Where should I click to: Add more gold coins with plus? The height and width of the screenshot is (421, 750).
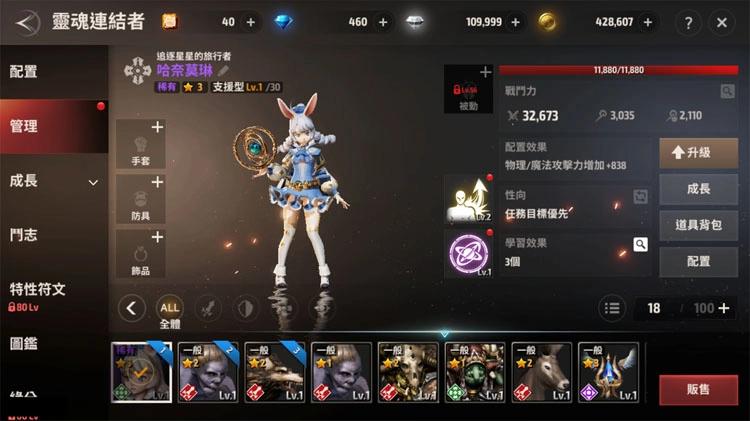[652, 22]
